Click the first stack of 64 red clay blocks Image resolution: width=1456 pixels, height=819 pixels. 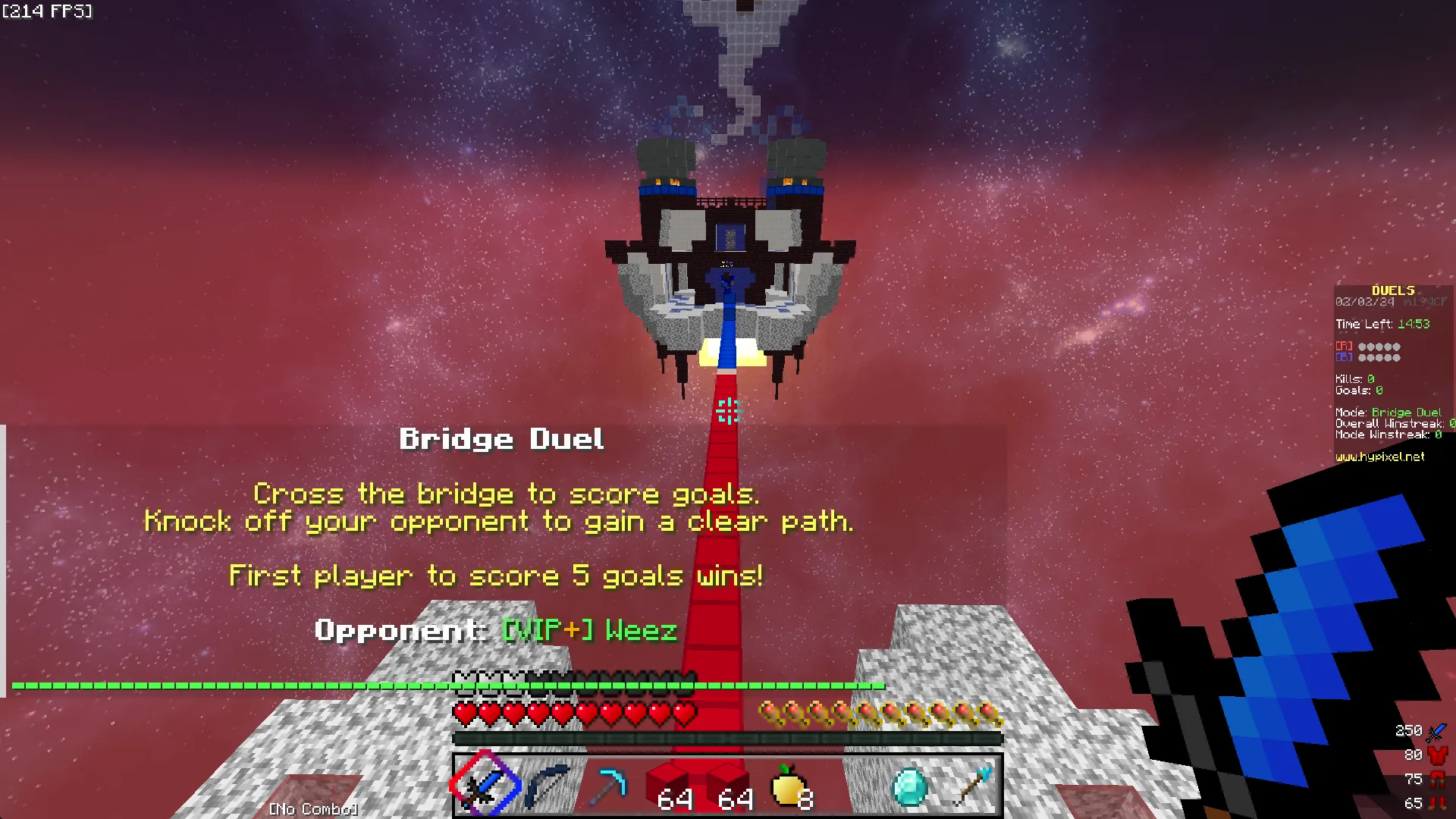670,781
